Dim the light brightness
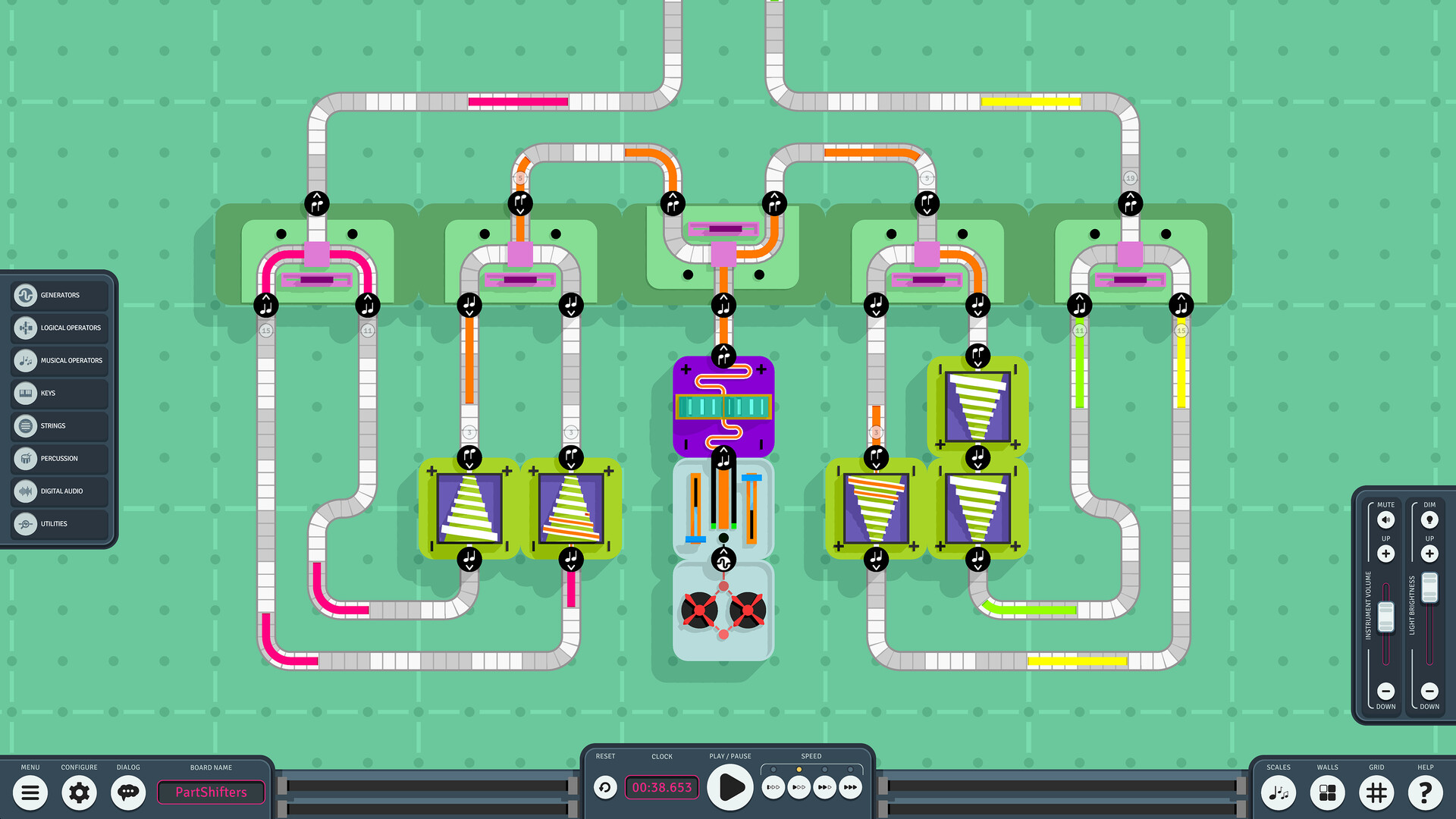 [1429, 519]
